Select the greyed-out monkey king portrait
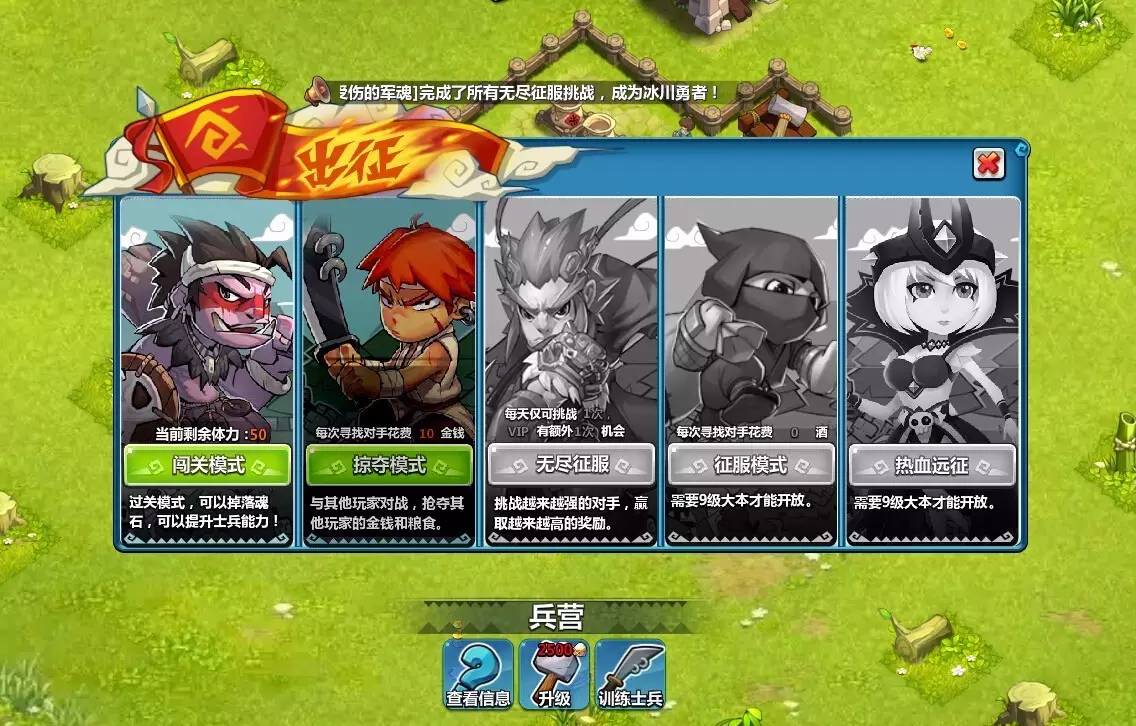Image resolution: width=1136 pixels, height=726 pixels. pyautogui.click(x=571, y=310)
